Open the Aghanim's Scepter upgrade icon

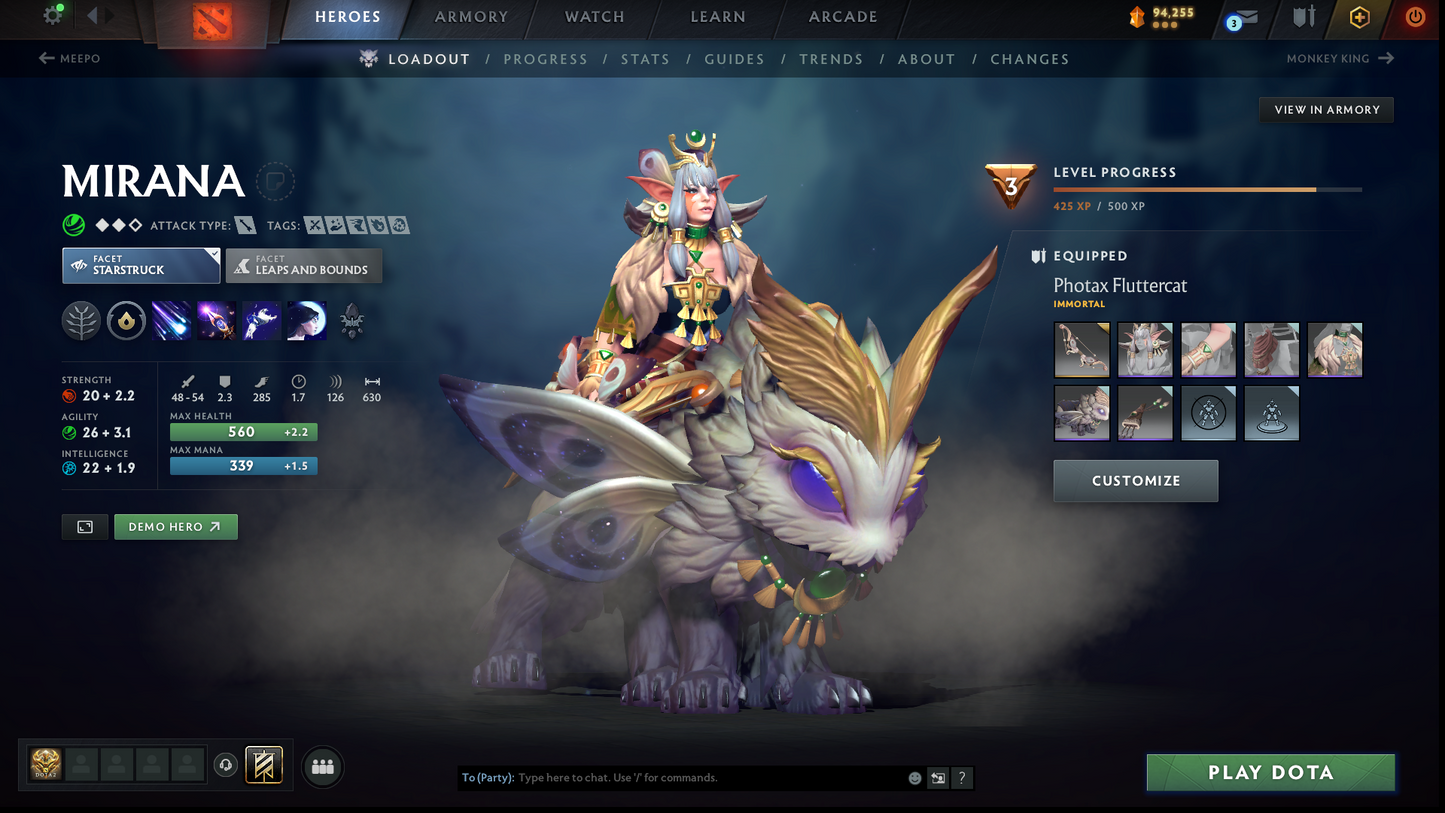tap(351, 320)
